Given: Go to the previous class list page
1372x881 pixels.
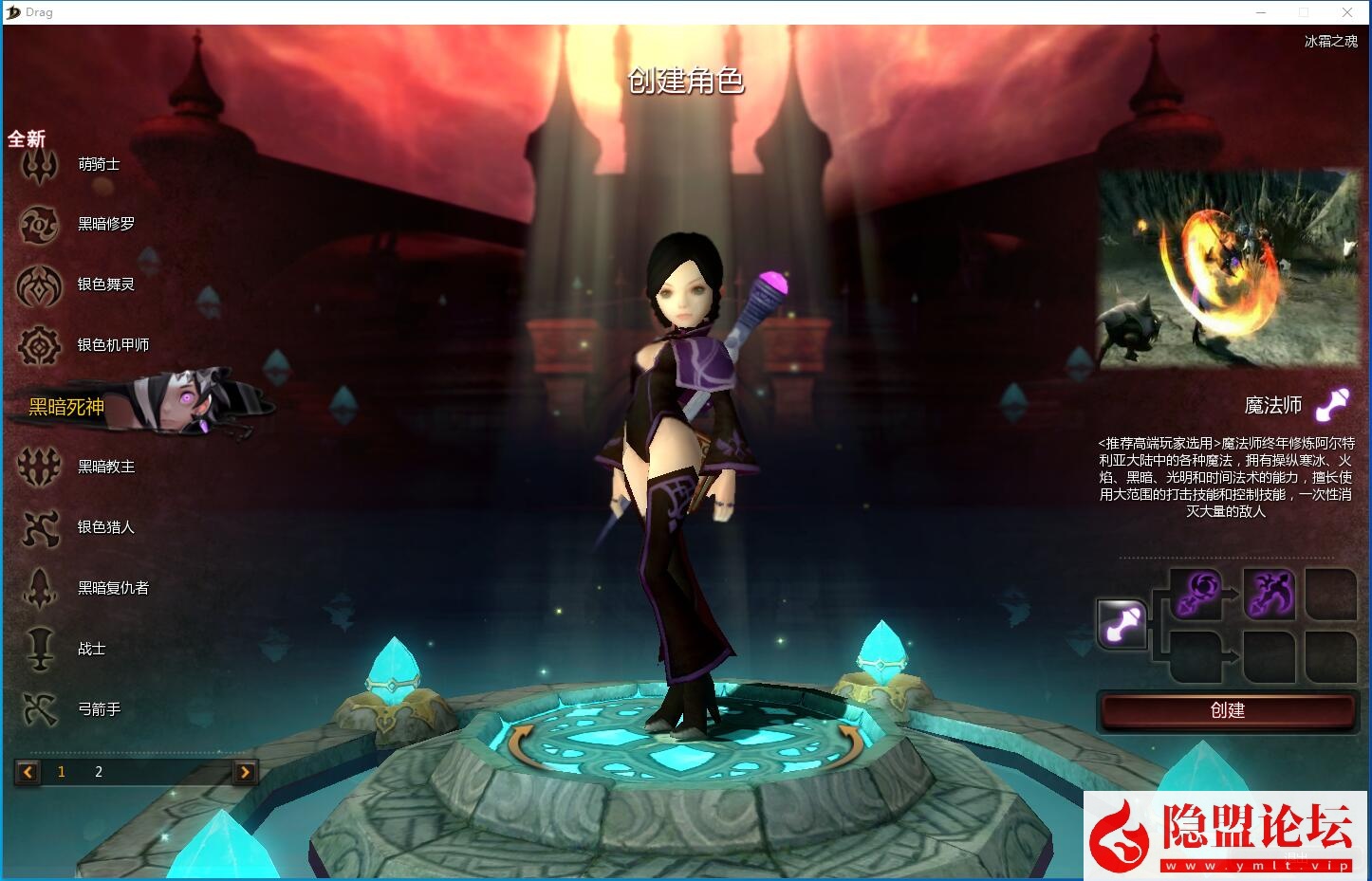Looking at the screenshot, I should tap(28, 772).
